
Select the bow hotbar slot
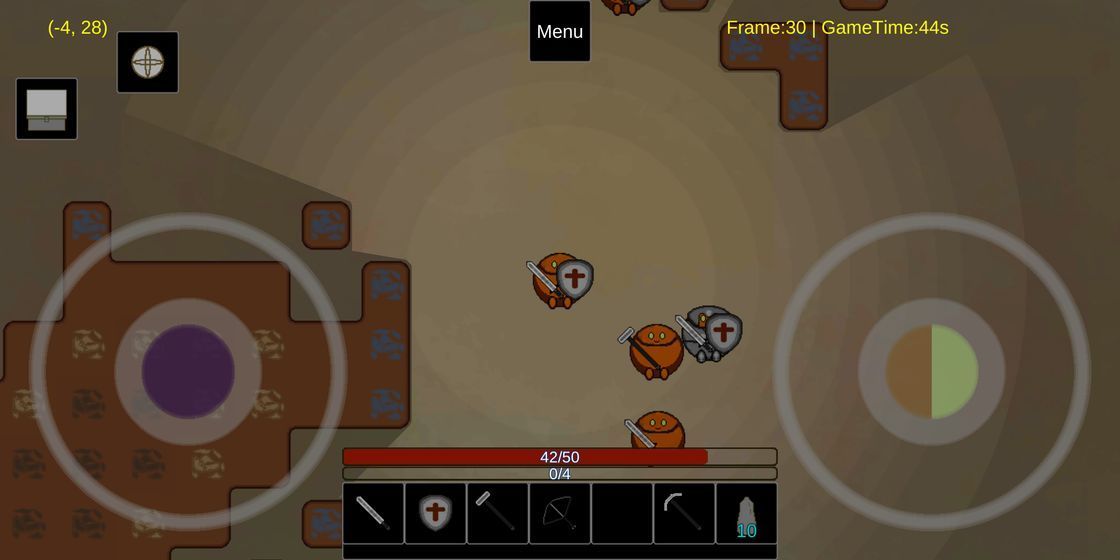tap(559, 513)
